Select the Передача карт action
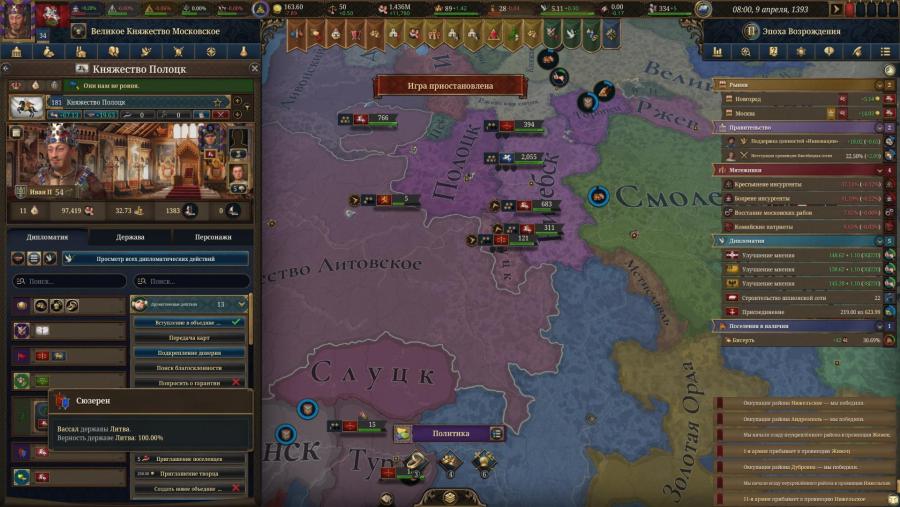This screenshot has height=507, width=900. click(188, 337)
